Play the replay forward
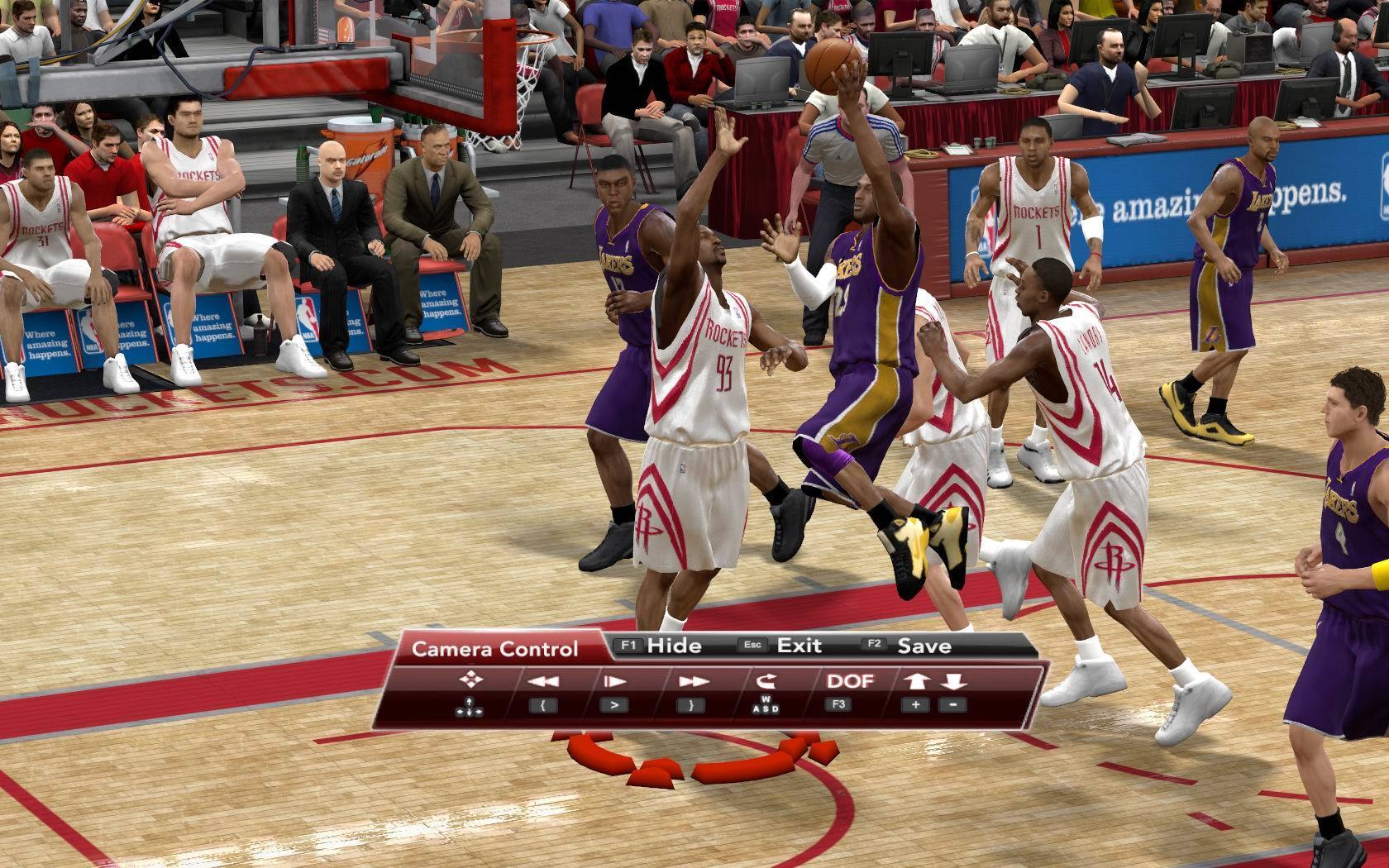Screen dimensions: 1389x868 point(614,681)
